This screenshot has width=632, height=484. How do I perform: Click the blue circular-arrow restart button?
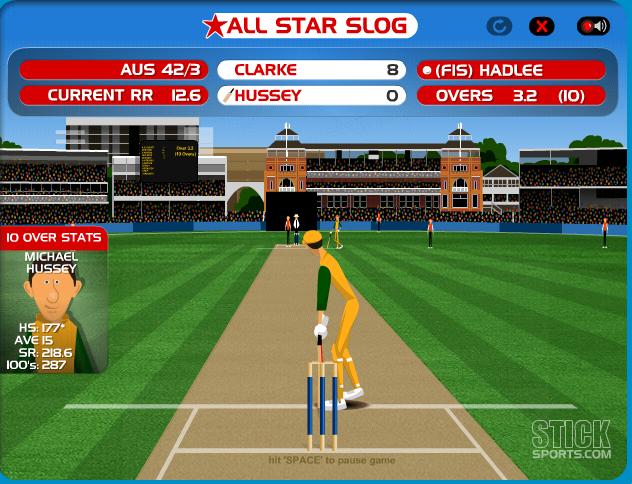[x=500, y=27]
